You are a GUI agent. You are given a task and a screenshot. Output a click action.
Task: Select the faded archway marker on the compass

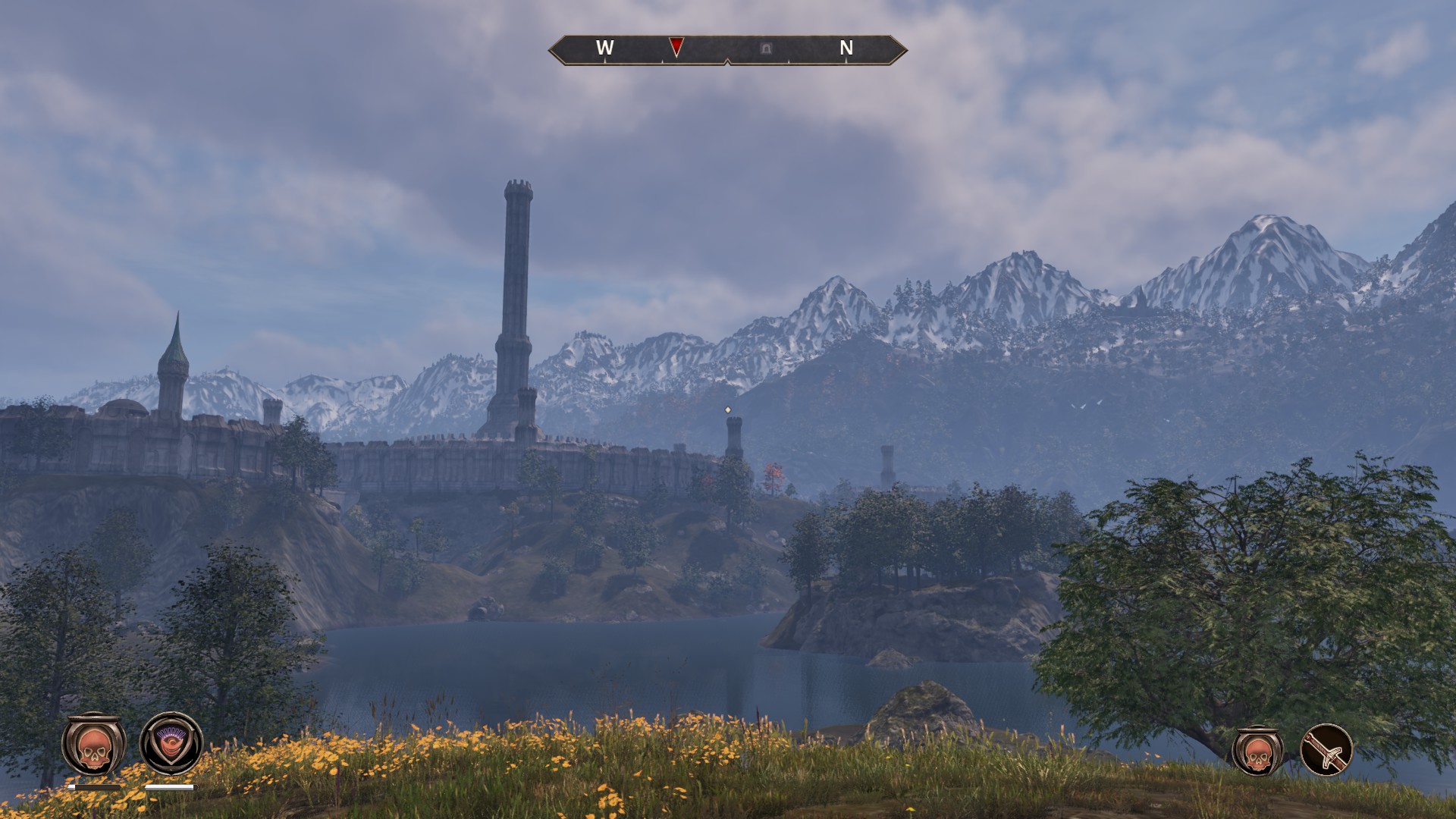(766, 49)
